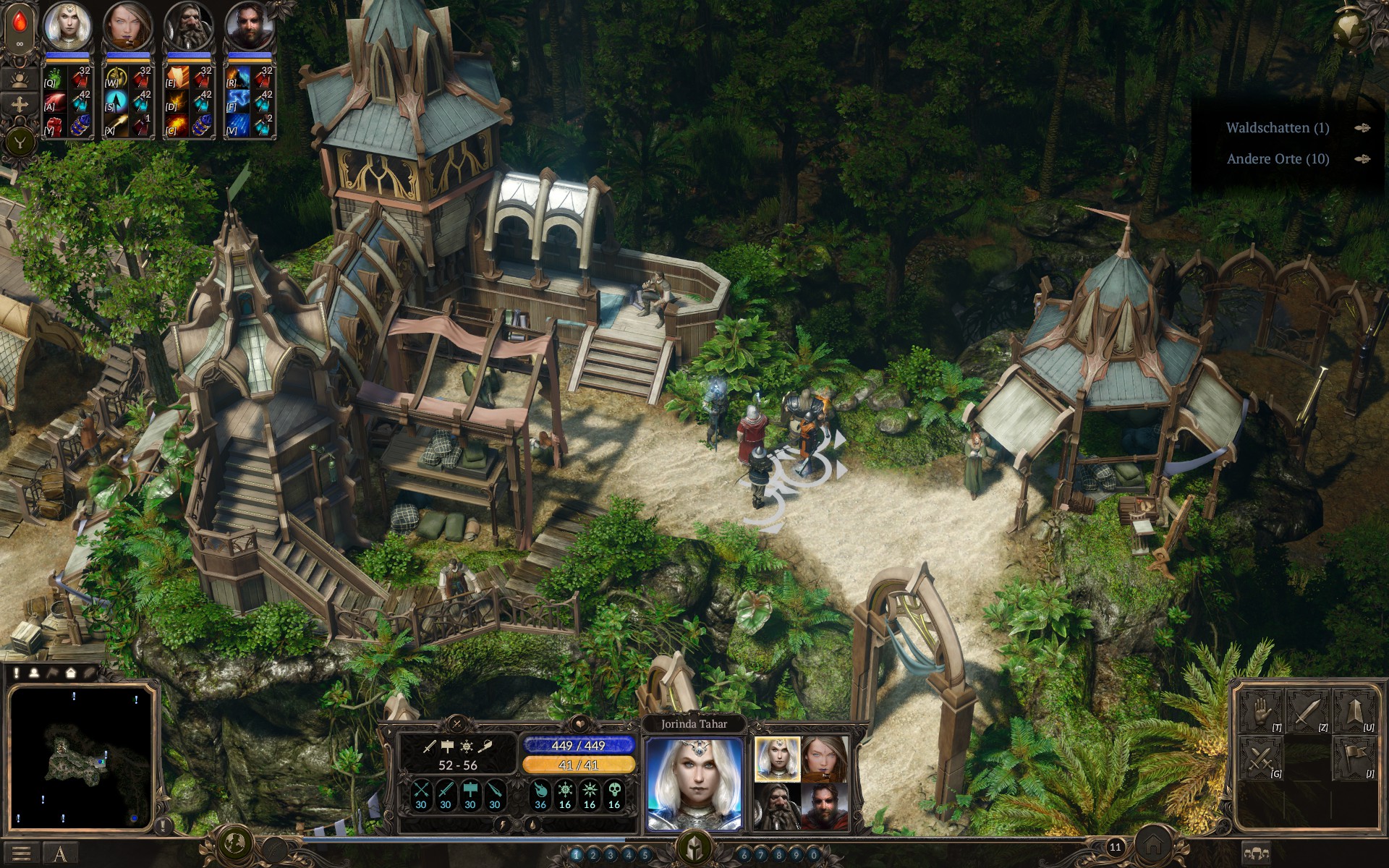
Task: Choose the stop command hand icon
Action: point(1260,712)
